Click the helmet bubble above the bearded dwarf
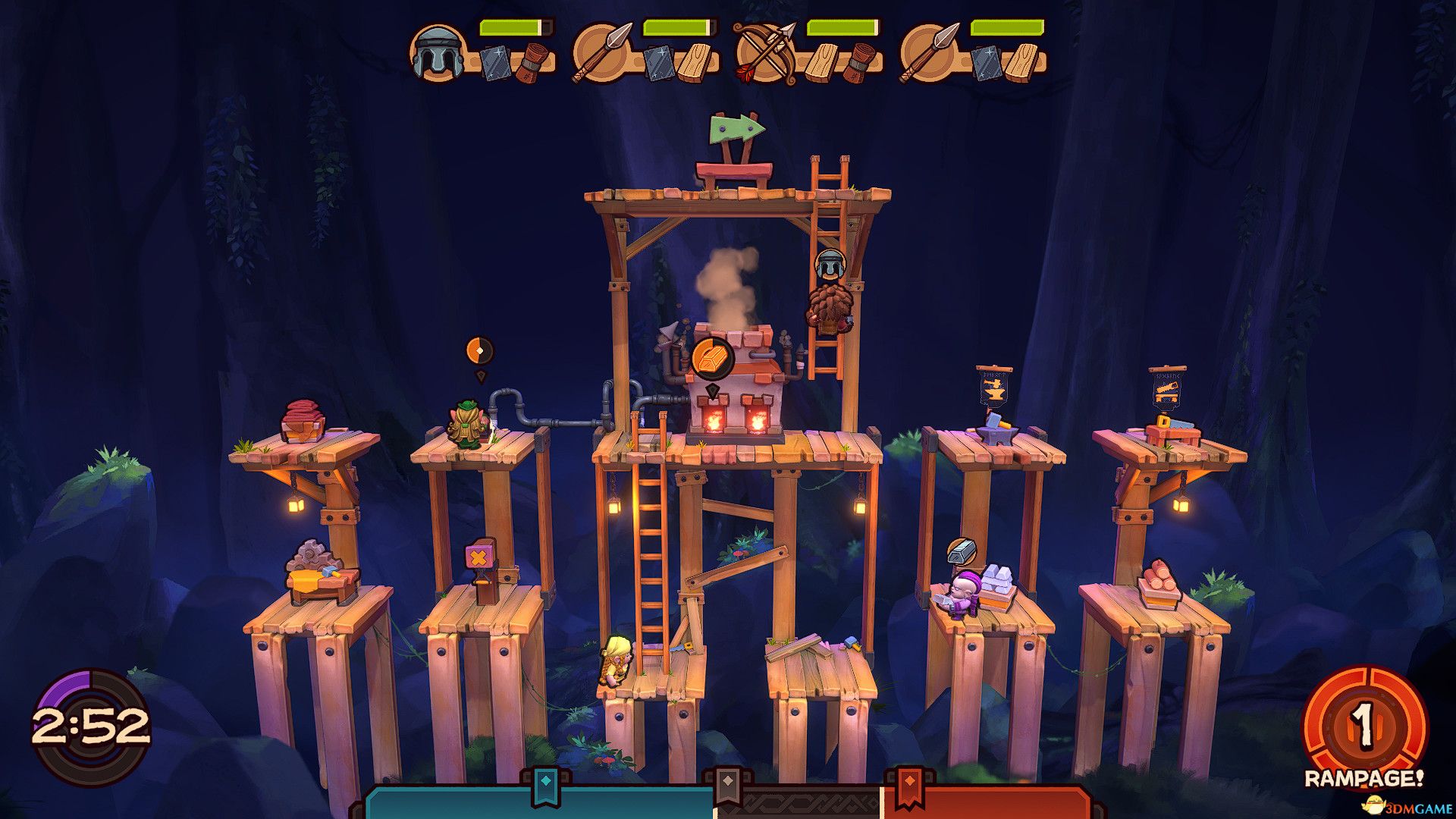 point(830,265)
